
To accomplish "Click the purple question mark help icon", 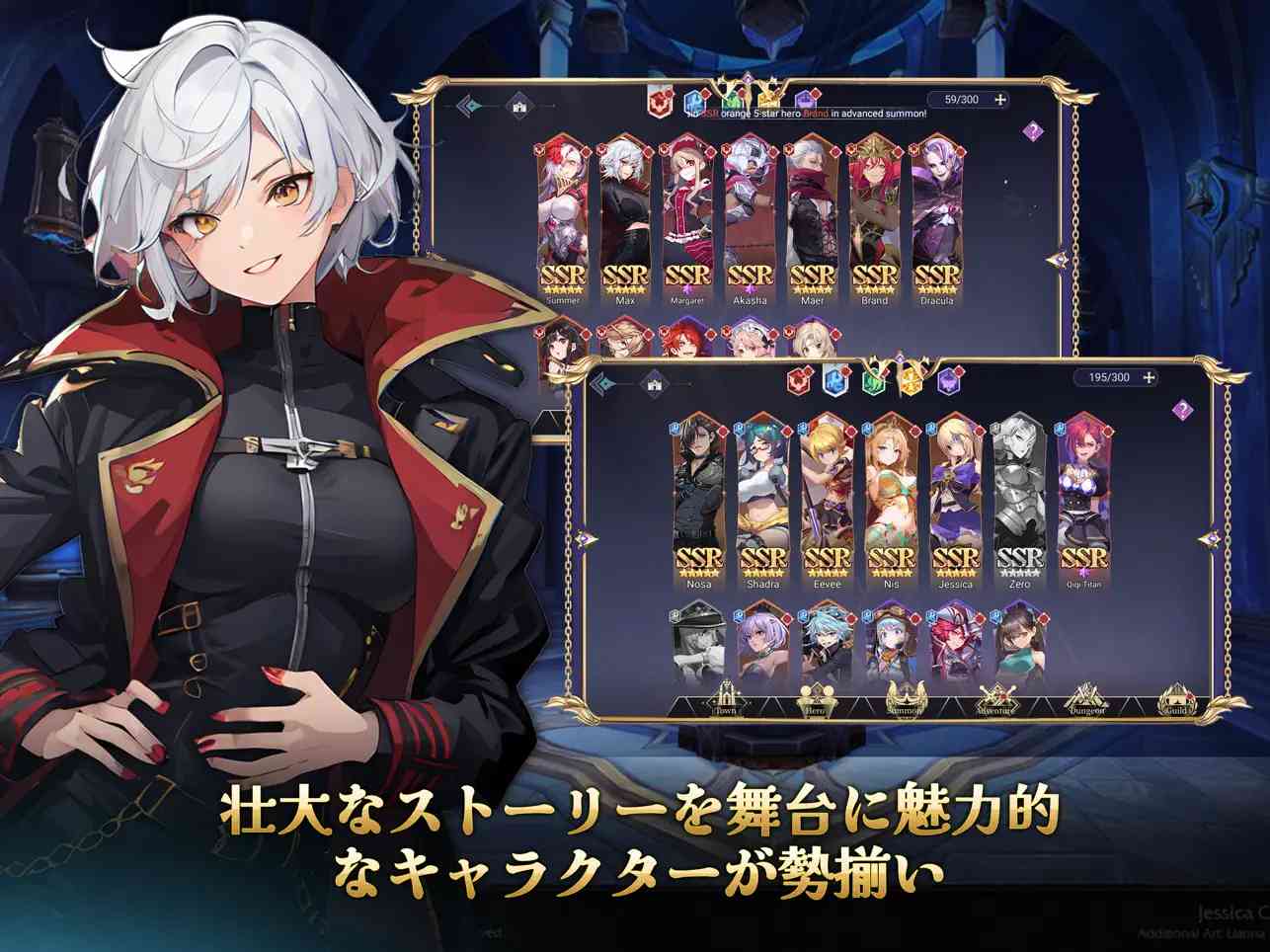I will [x=1180, y=407].
